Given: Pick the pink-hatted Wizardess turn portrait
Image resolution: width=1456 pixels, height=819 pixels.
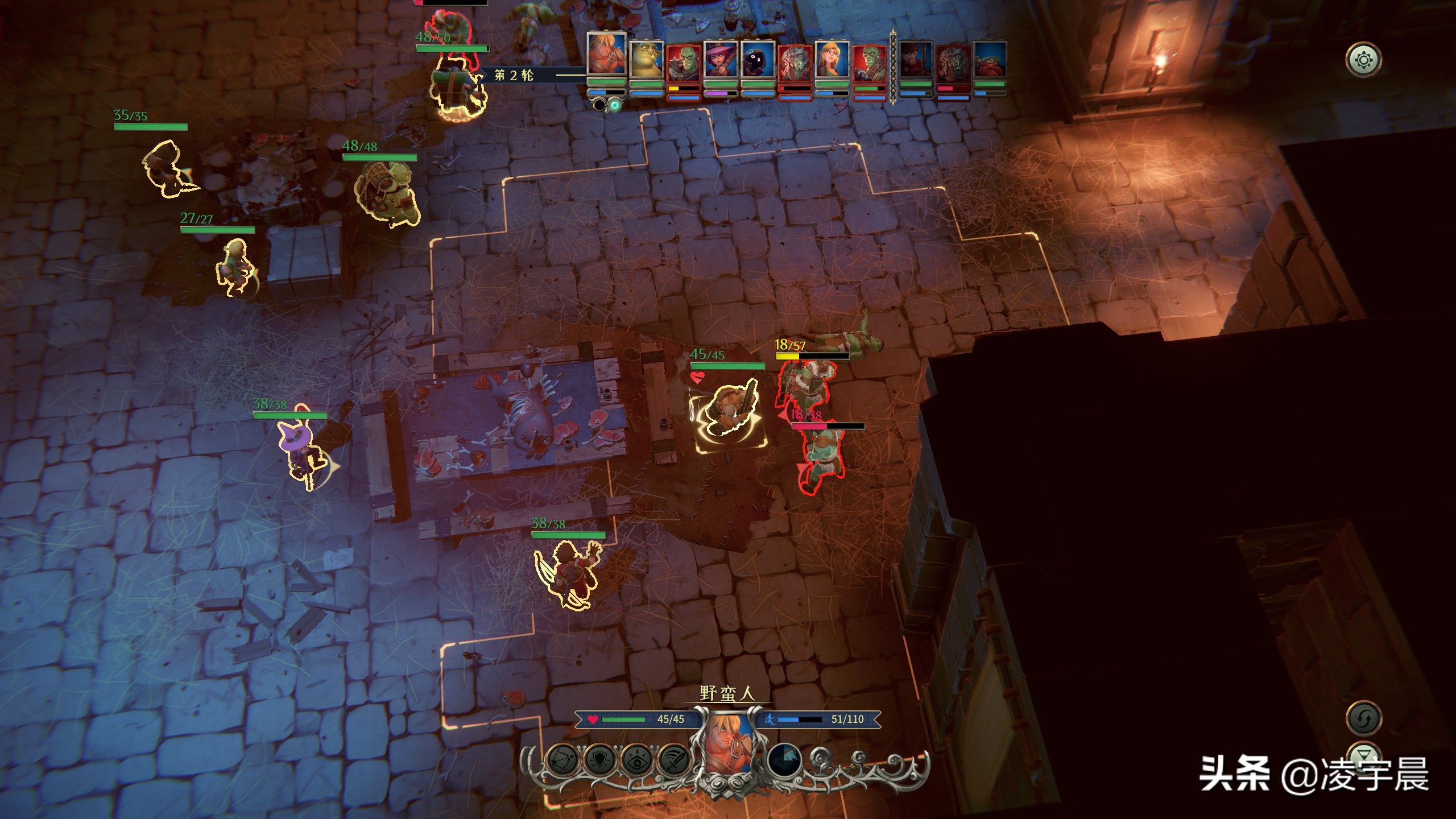Looking at the screenshot, I should click(x=721, y=60).
